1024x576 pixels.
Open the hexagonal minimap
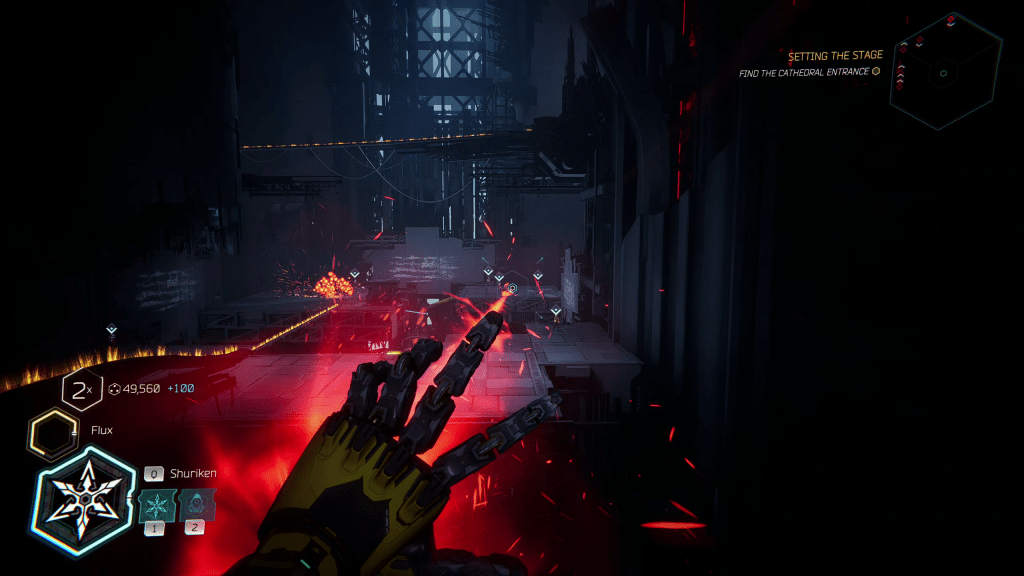point(944,71)
